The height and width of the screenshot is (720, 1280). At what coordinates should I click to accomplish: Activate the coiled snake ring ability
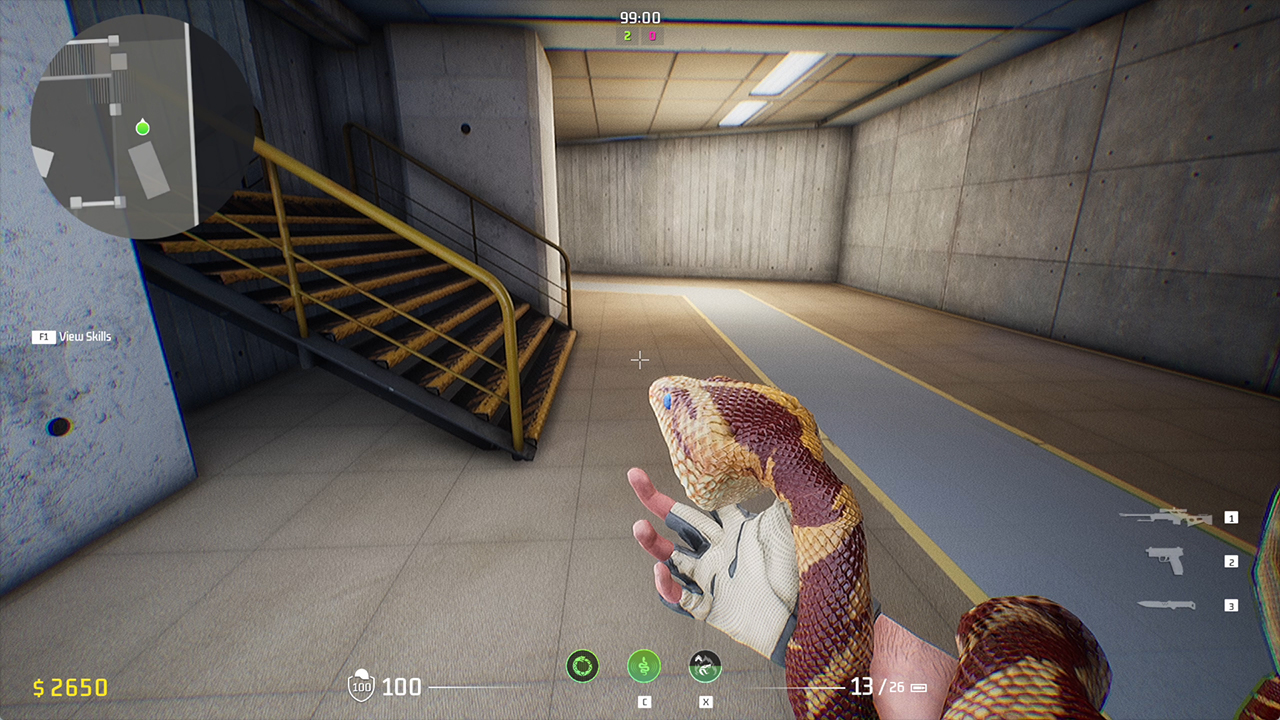pyautogui.click(x=583, y=665)
